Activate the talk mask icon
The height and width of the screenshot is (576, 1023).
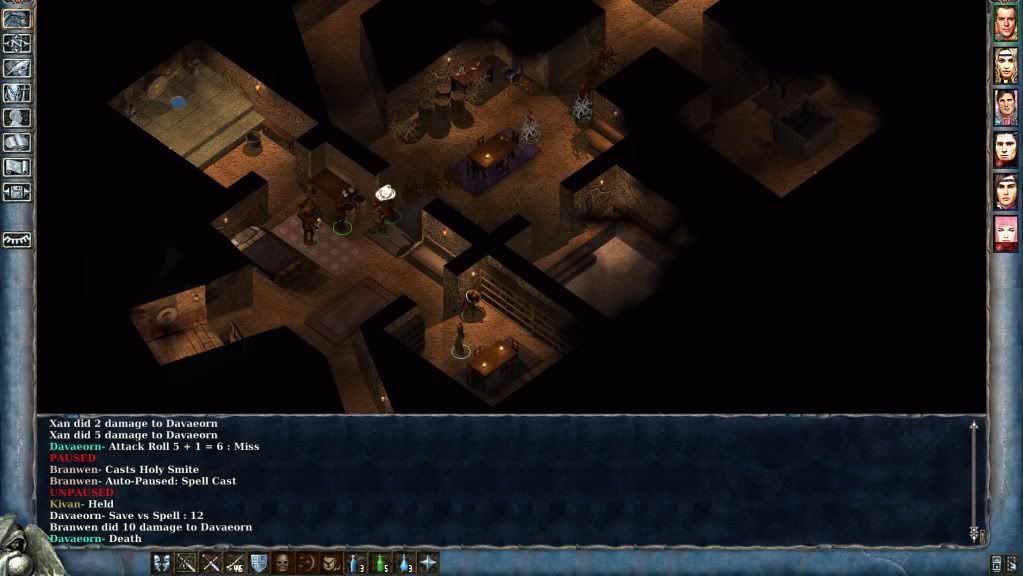coord(162,563)
